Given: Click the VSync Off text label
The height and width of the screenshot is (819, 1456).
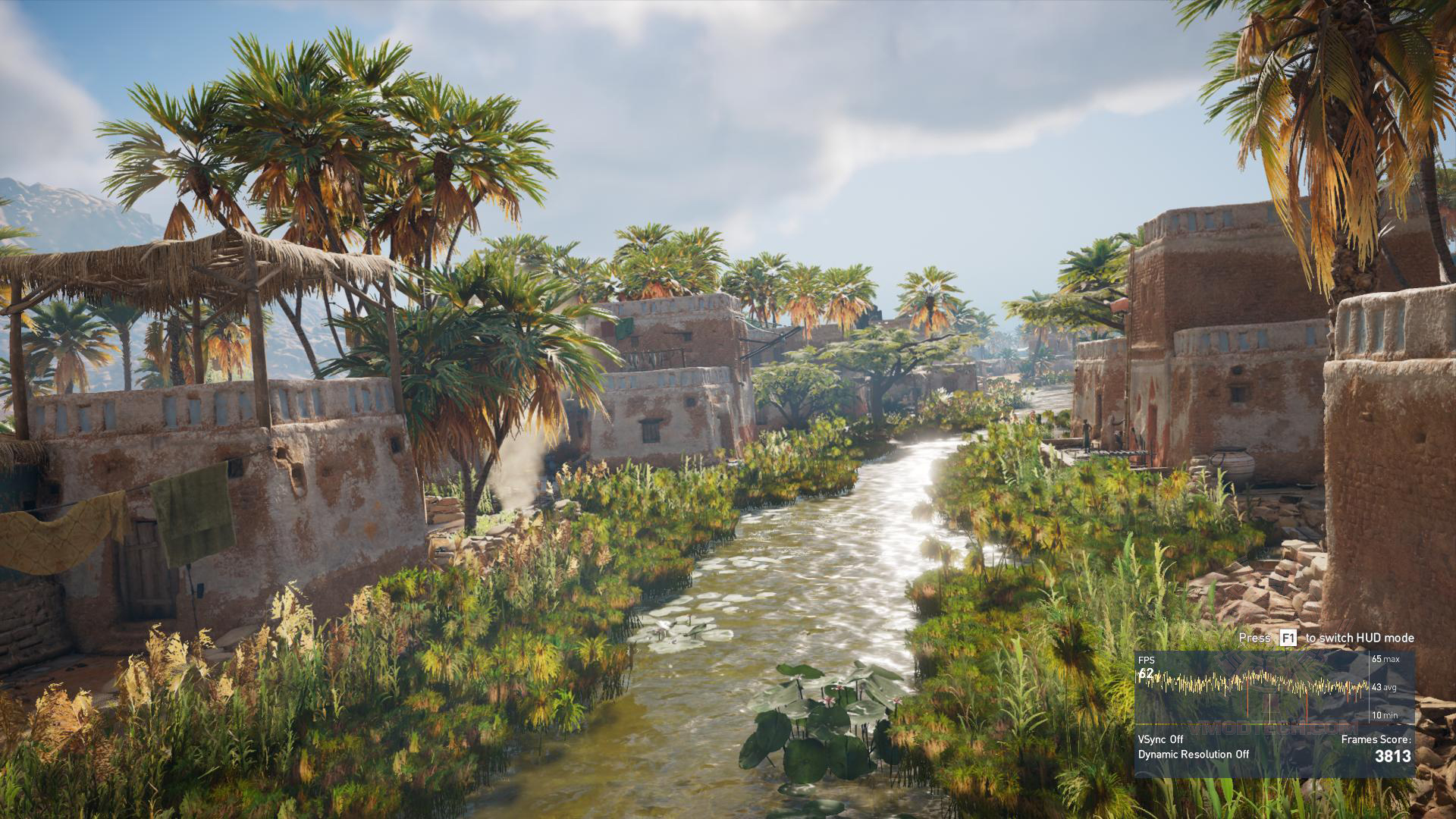Looking at the screenshot, I should click(1160, 739).
